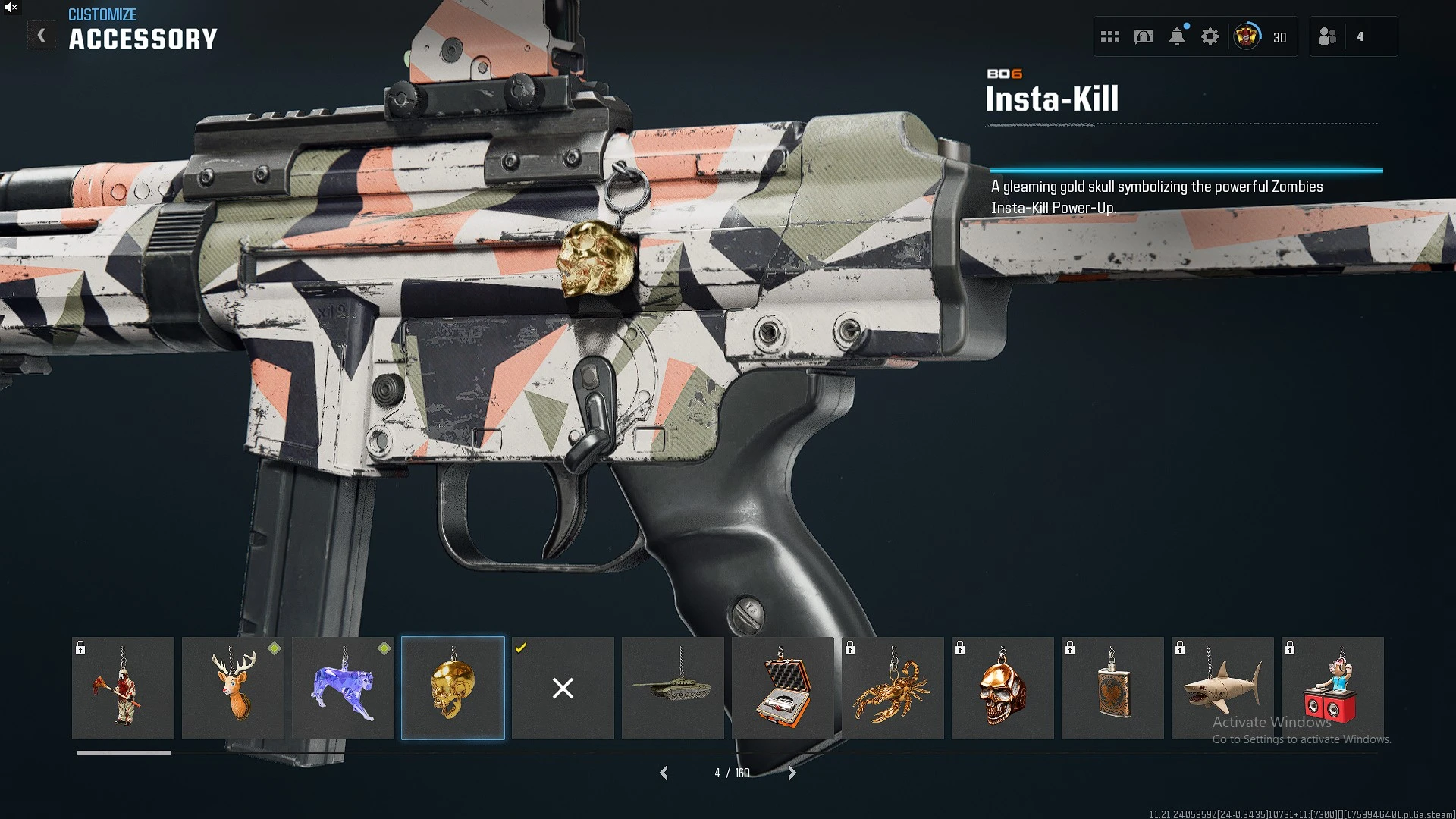Go to the previous accessory page arrow
Image resolution: width=1456 pixels, height=819 pixels.
[664, 773]
